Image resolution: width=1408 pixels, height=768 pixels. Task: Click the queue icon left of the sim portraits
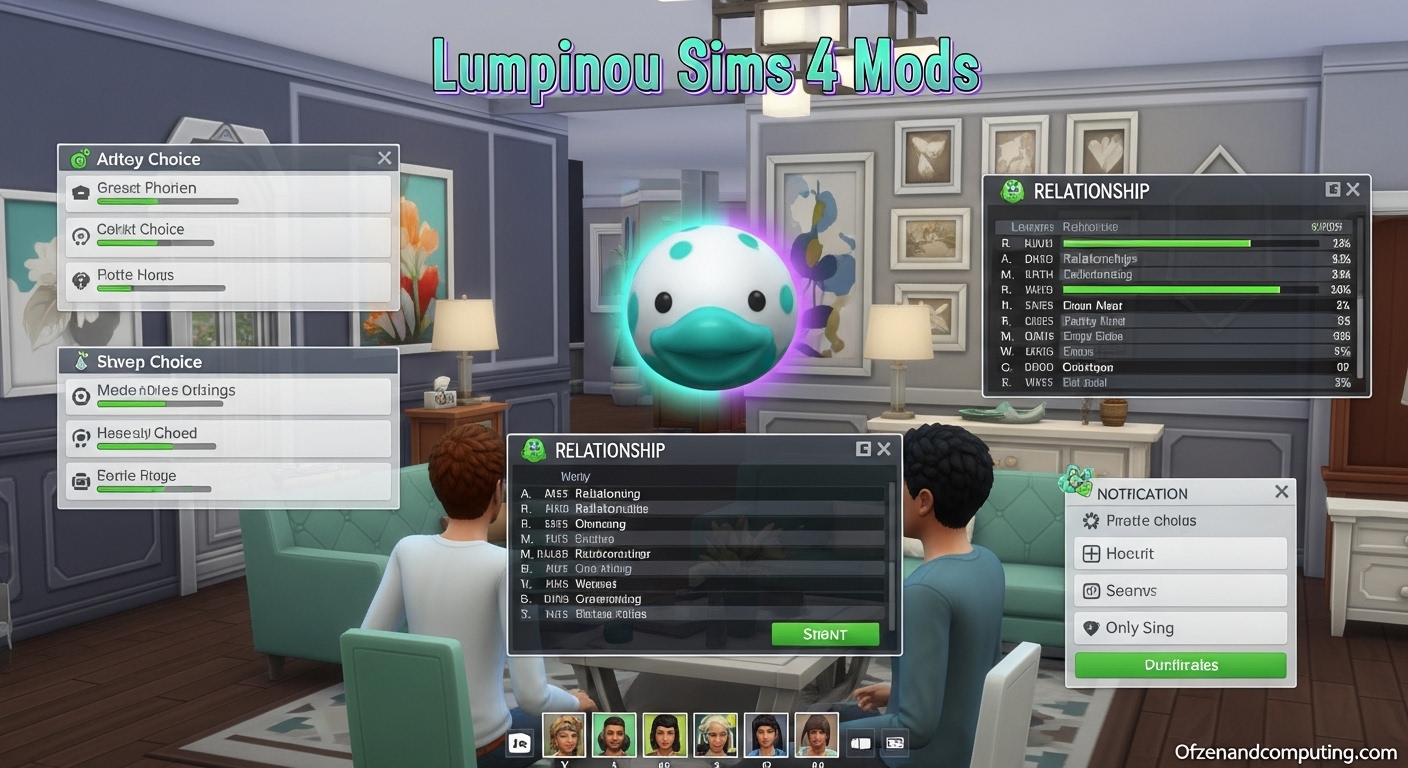[519, 741]
